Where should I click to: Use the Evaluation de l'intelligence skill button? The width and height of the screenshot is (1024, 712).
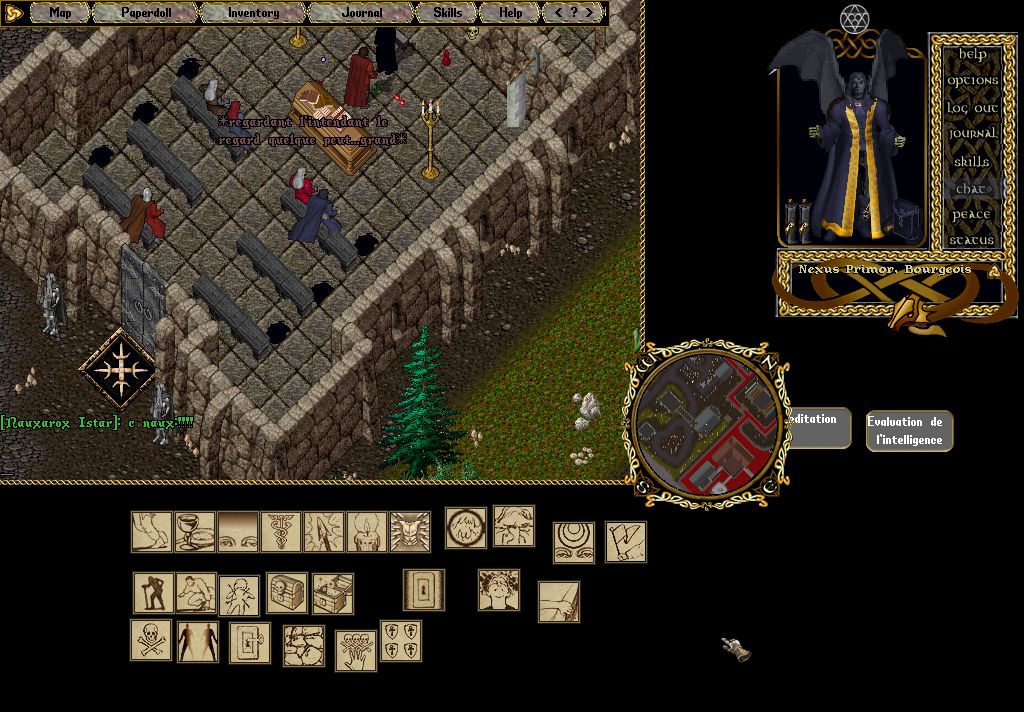tap(909, 431)
